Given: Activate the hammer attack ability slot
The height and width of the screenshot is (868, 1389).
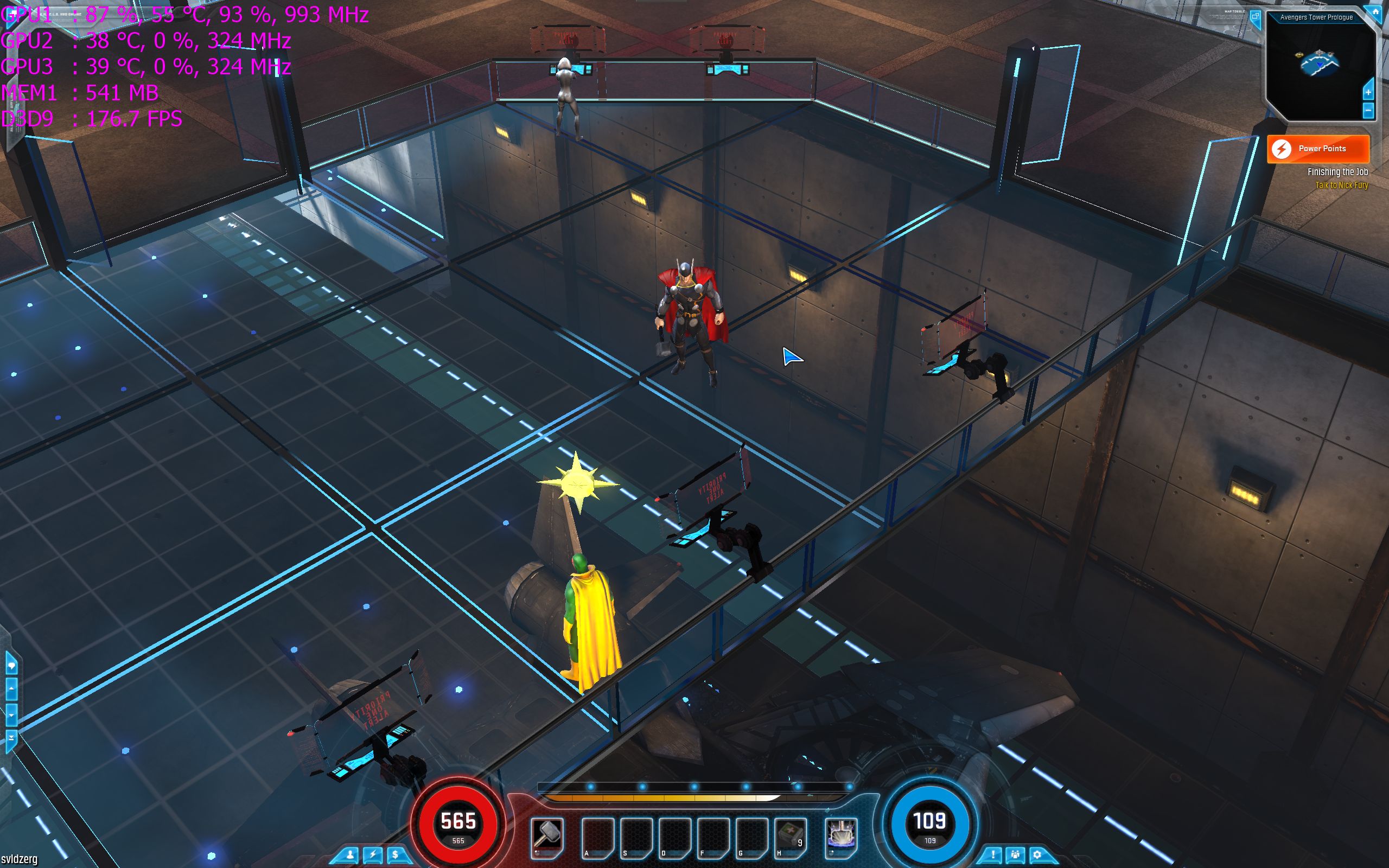Looking at the screenshot, I should [x=547, y=835].
